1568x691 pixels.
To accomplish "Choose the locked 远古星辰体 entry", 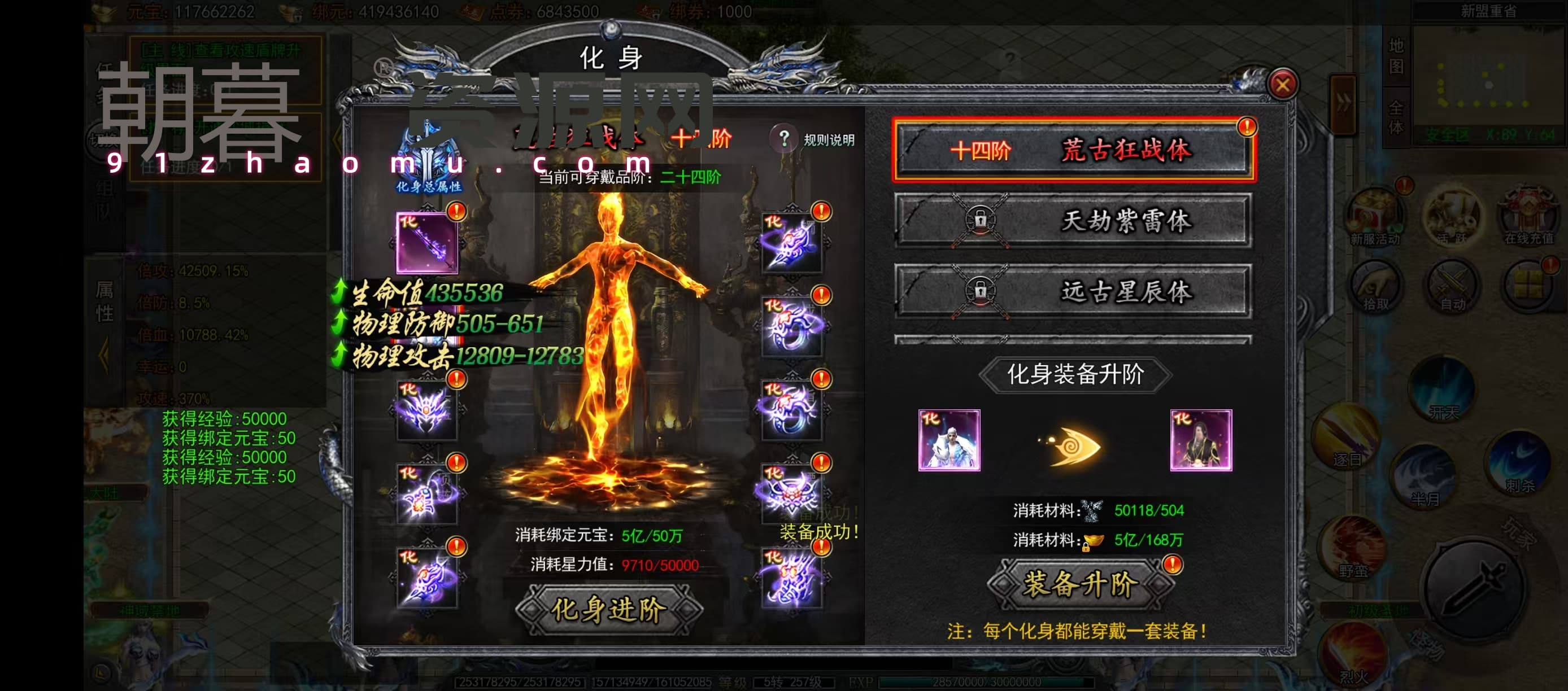I will (x=1073, y=292).
